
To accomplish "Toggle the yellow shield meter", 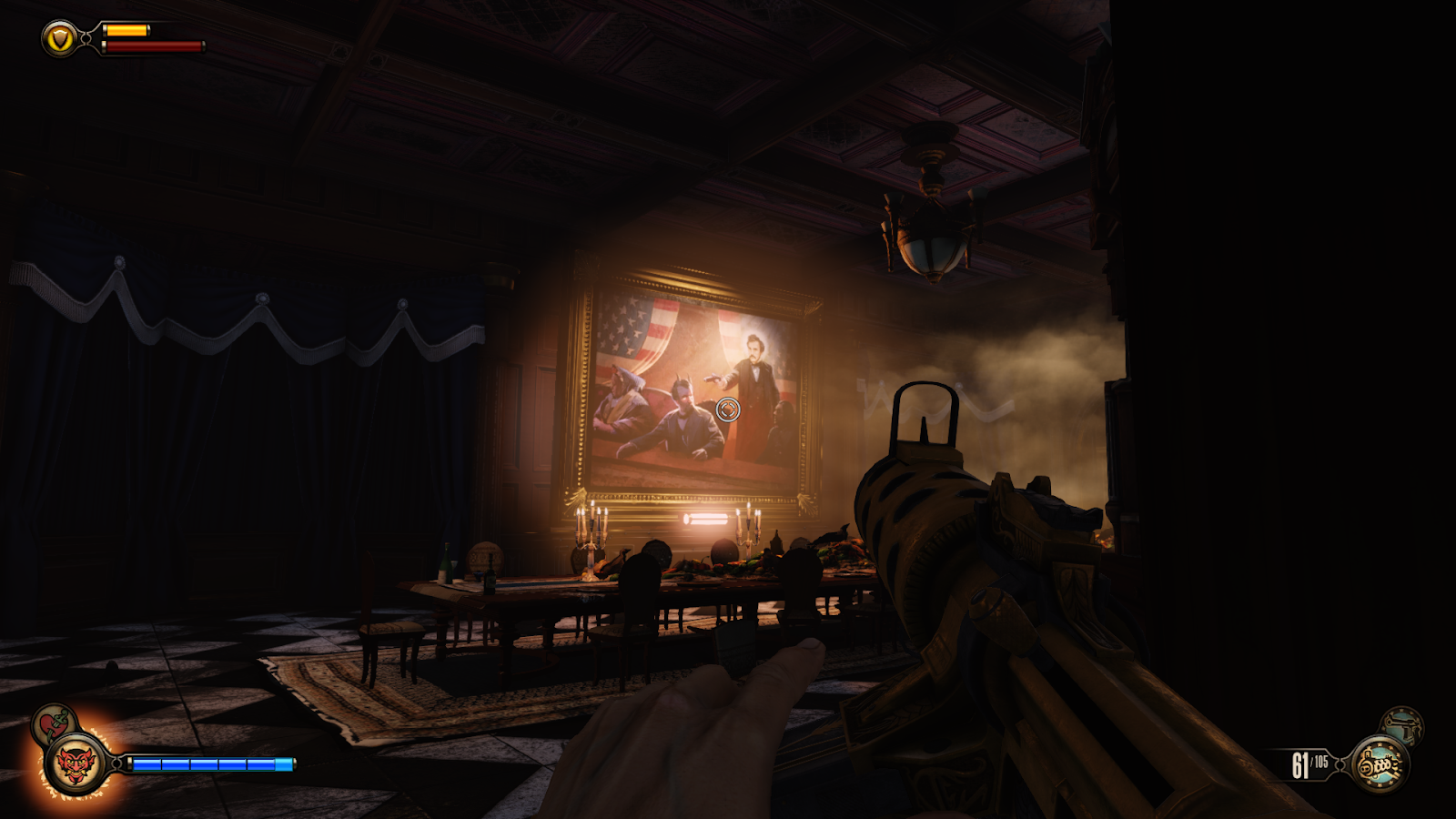I will click(127, 30).
